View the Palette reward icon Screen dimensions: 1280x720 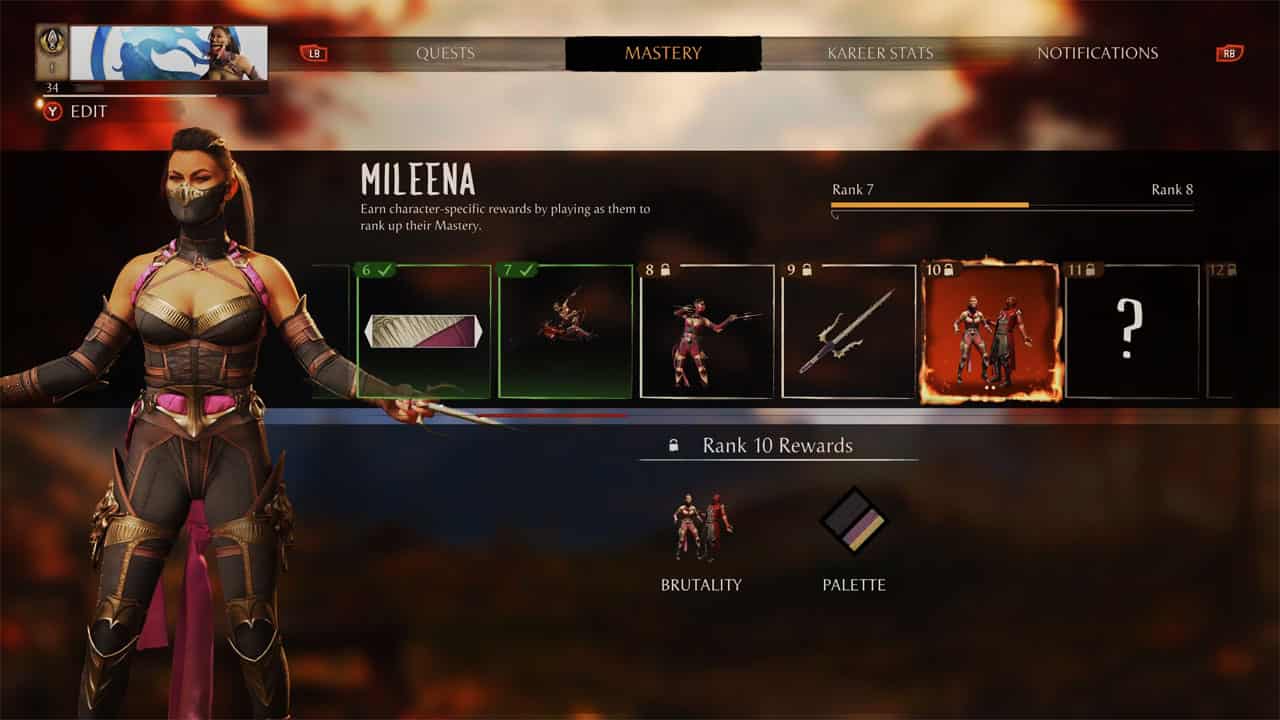click(854, 521)
